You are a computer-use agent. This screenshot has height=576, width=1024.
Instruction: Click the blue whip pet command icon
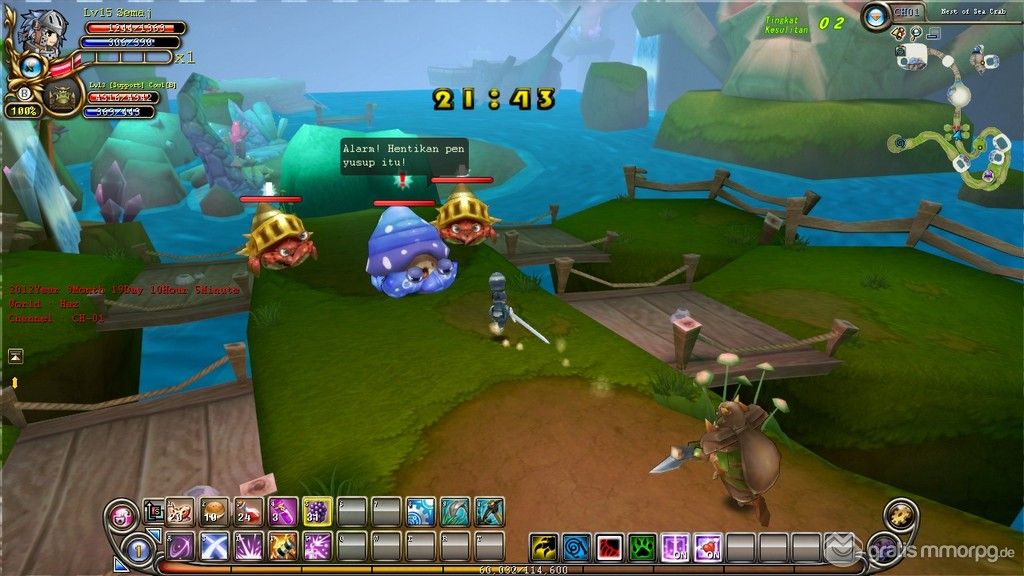point(577,548)
